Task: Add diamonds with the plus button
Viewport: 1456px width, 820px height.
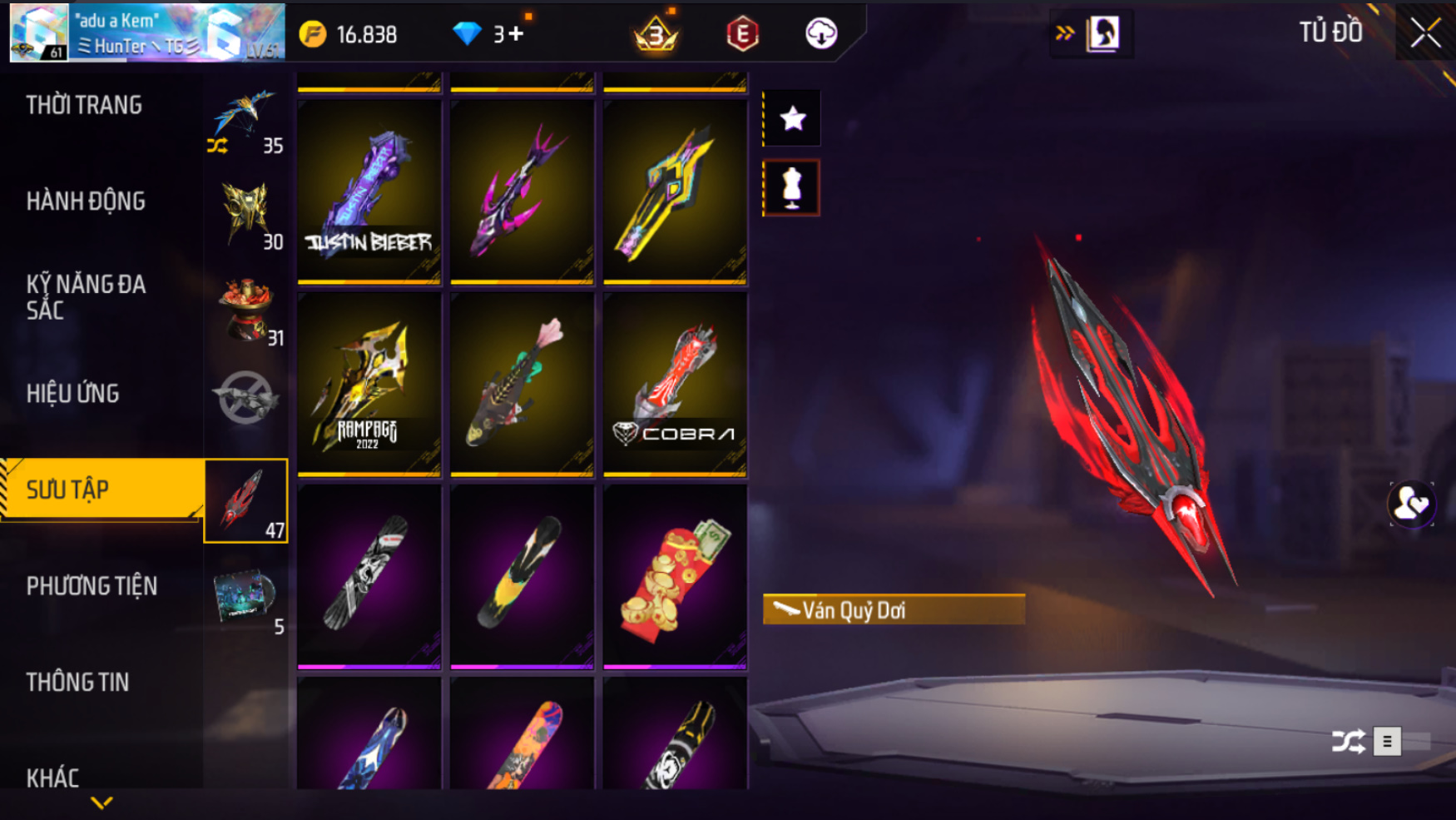Action: point(517,34)
